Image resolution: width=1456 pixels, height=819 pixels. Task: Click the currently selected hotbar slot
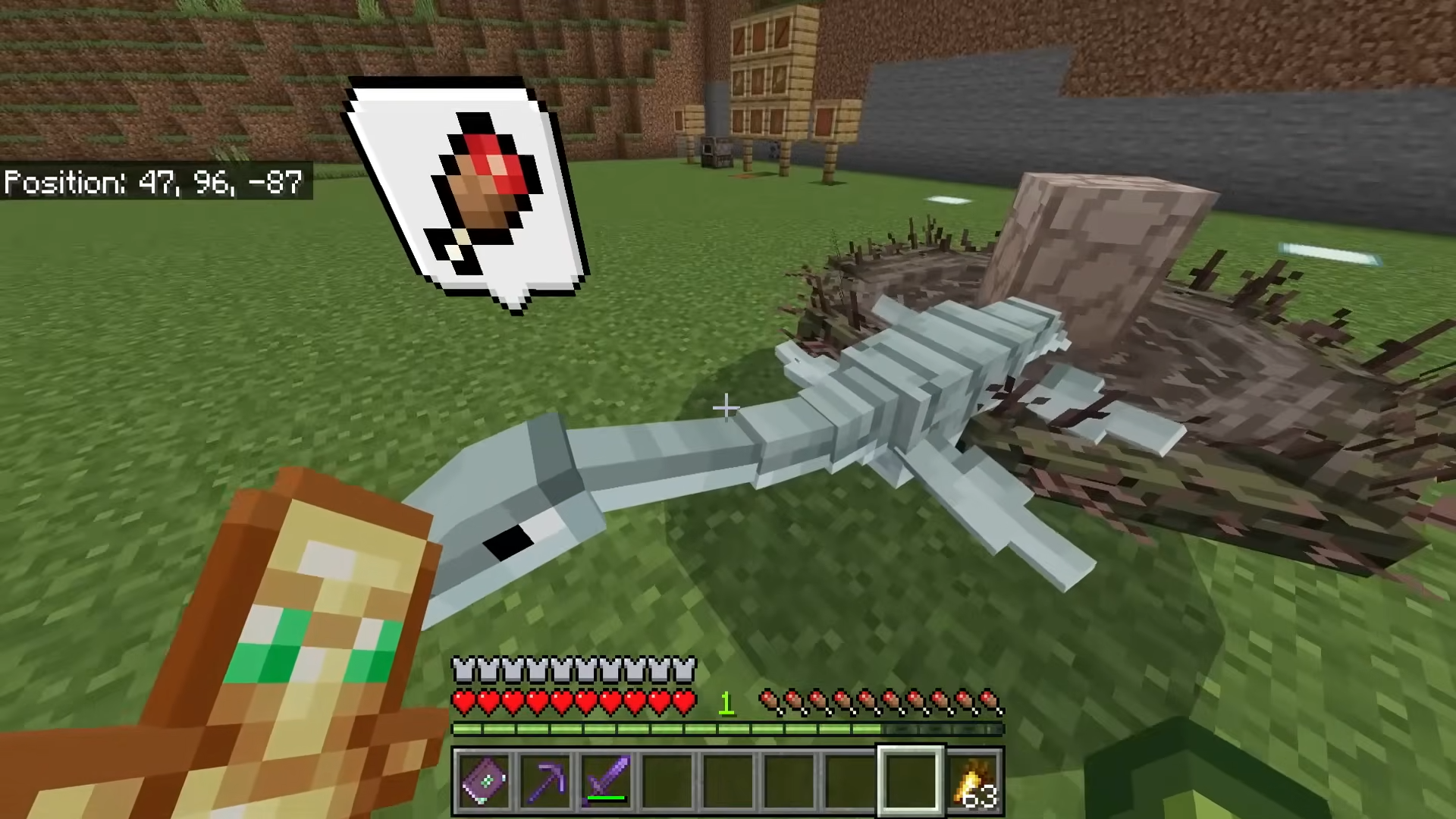(912, 780)
